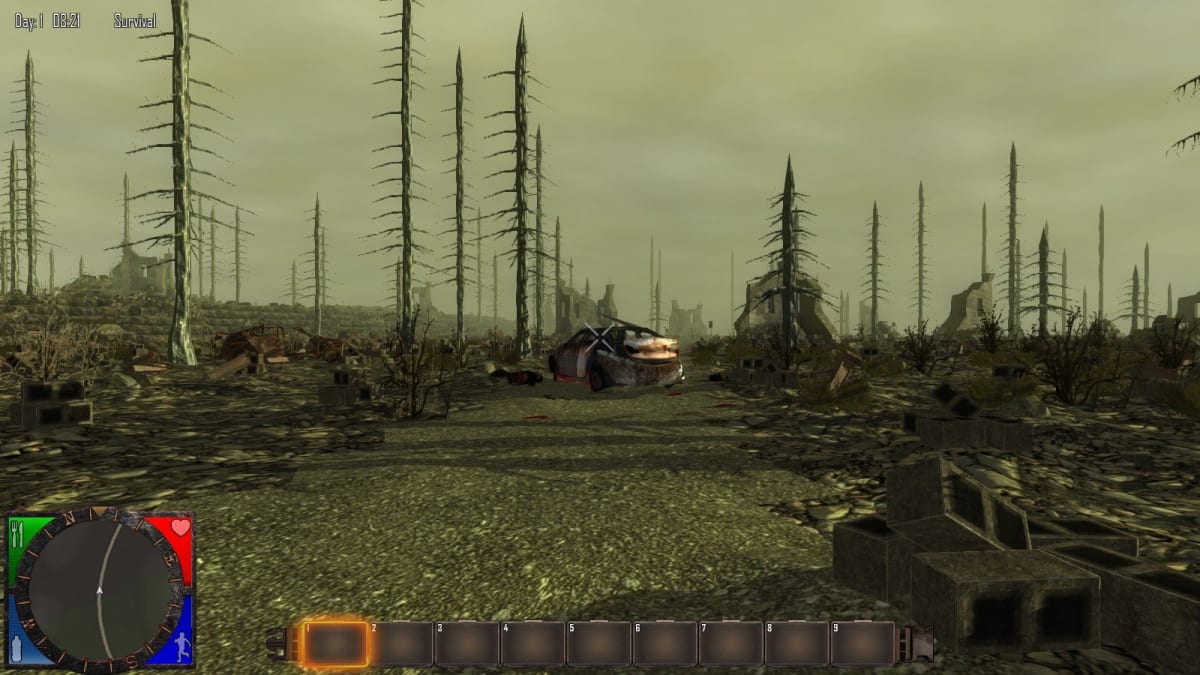Viewport: 1200px width, 675px height.
Task: Click the circular compass minimap
Action: [100, 591]
